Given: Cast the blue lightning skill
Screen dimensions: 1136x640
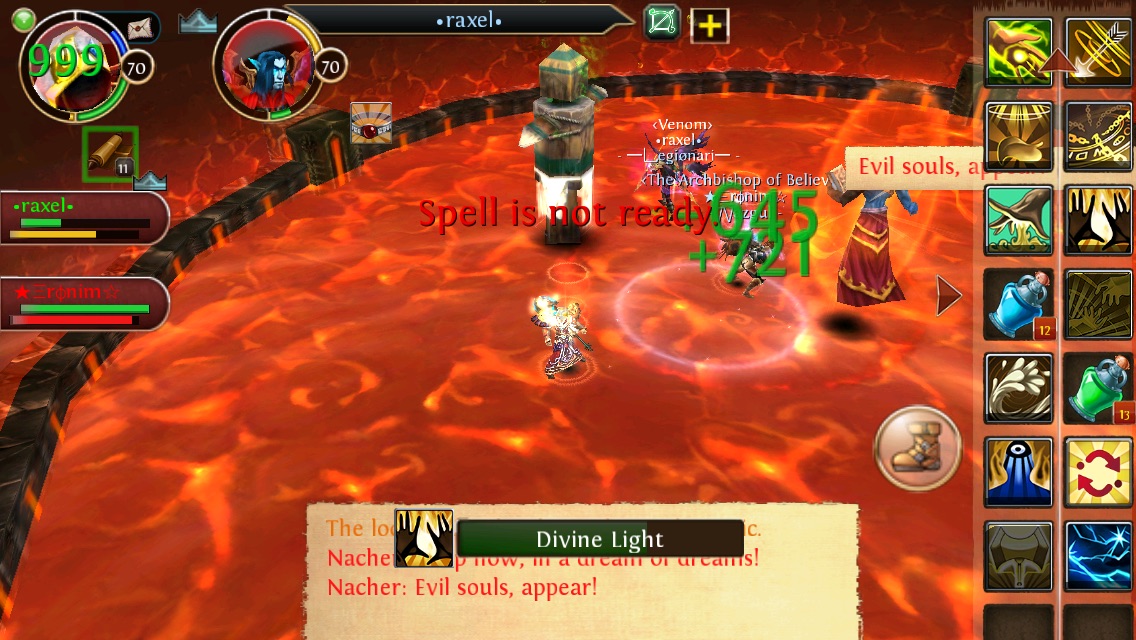Looking at the screenshot, I should [1097, 556].
